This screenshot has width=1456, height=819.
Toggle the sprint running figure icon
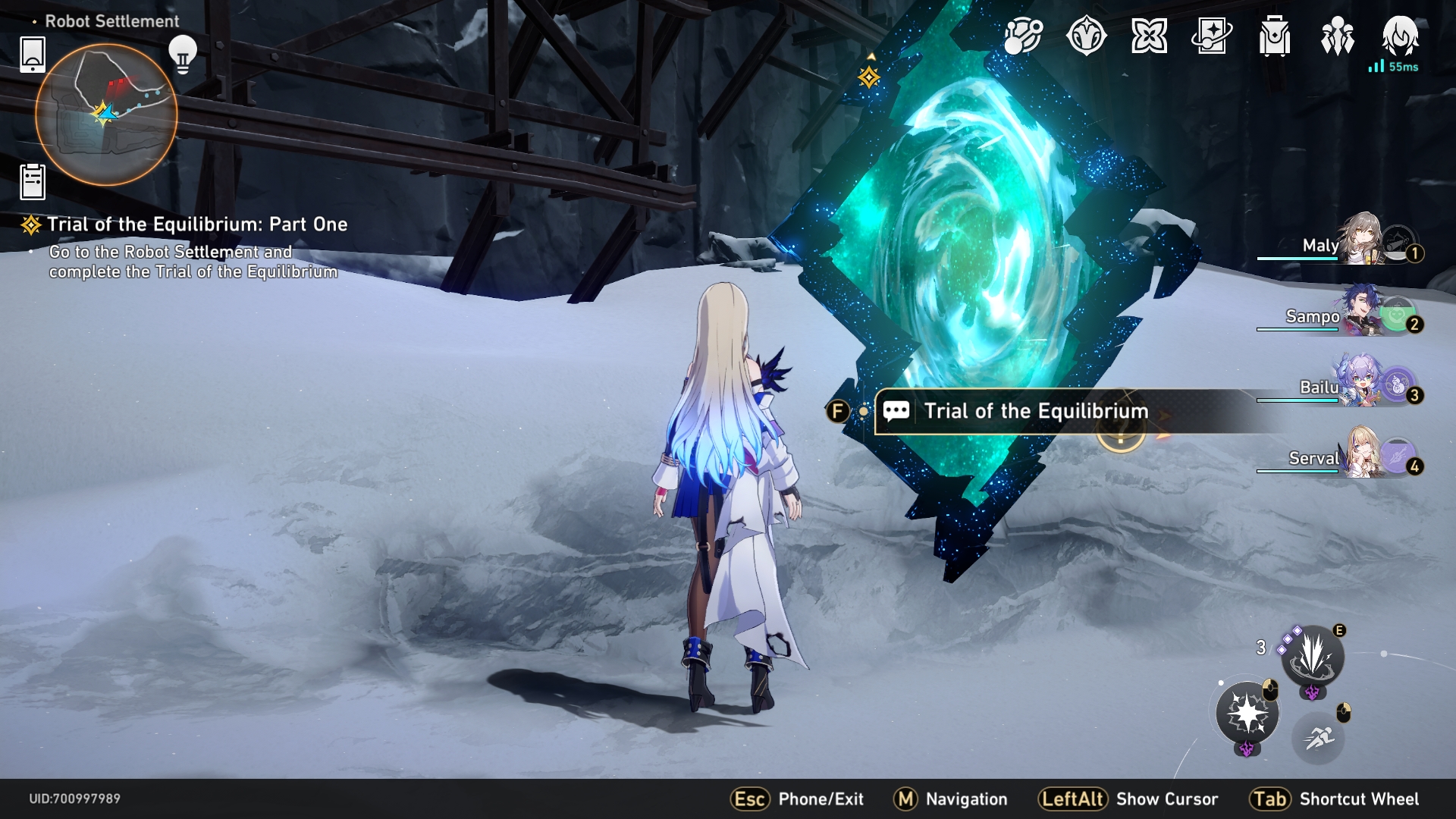click(x=1319, y=736)
